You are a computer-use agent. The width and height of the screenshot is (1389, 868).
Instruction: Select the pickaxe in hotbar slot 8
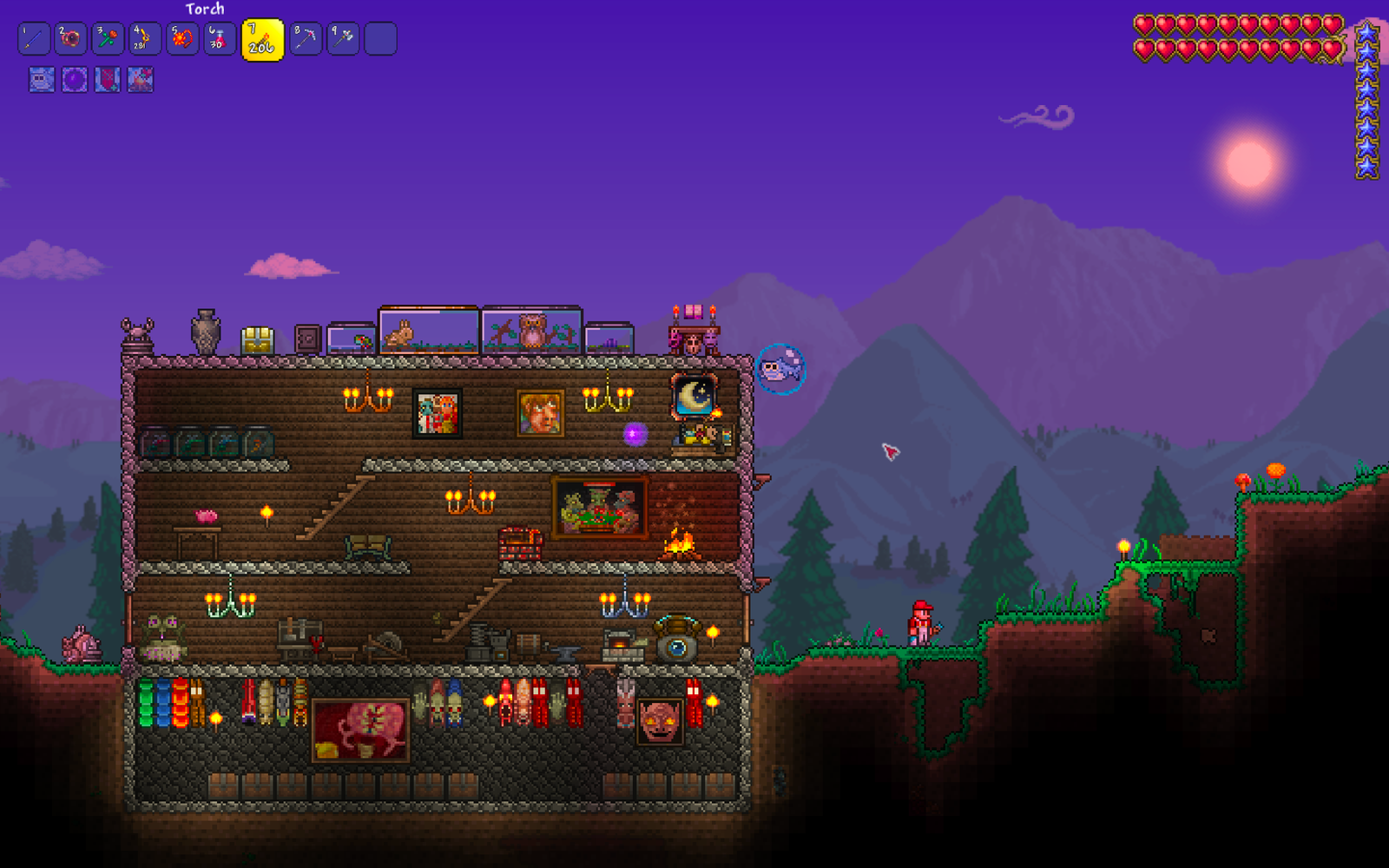pos(305,38)
